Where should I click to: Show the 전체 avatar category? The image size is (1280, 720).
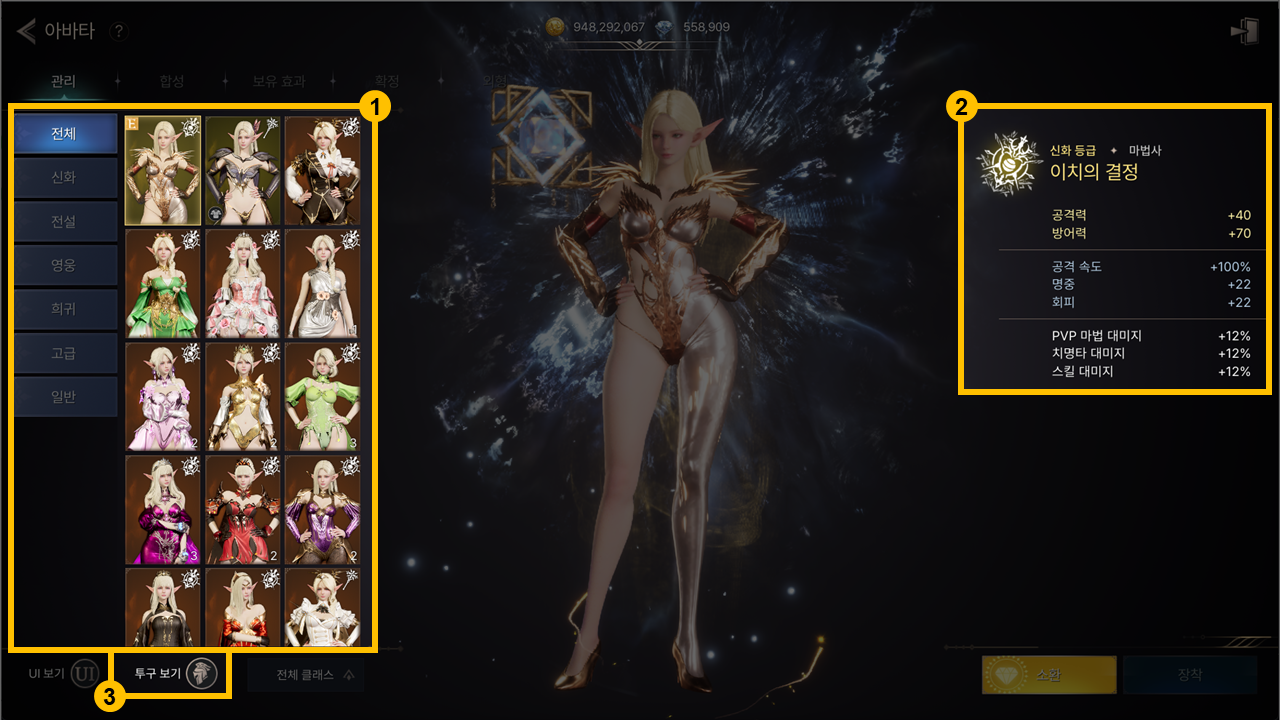(65, 133)
